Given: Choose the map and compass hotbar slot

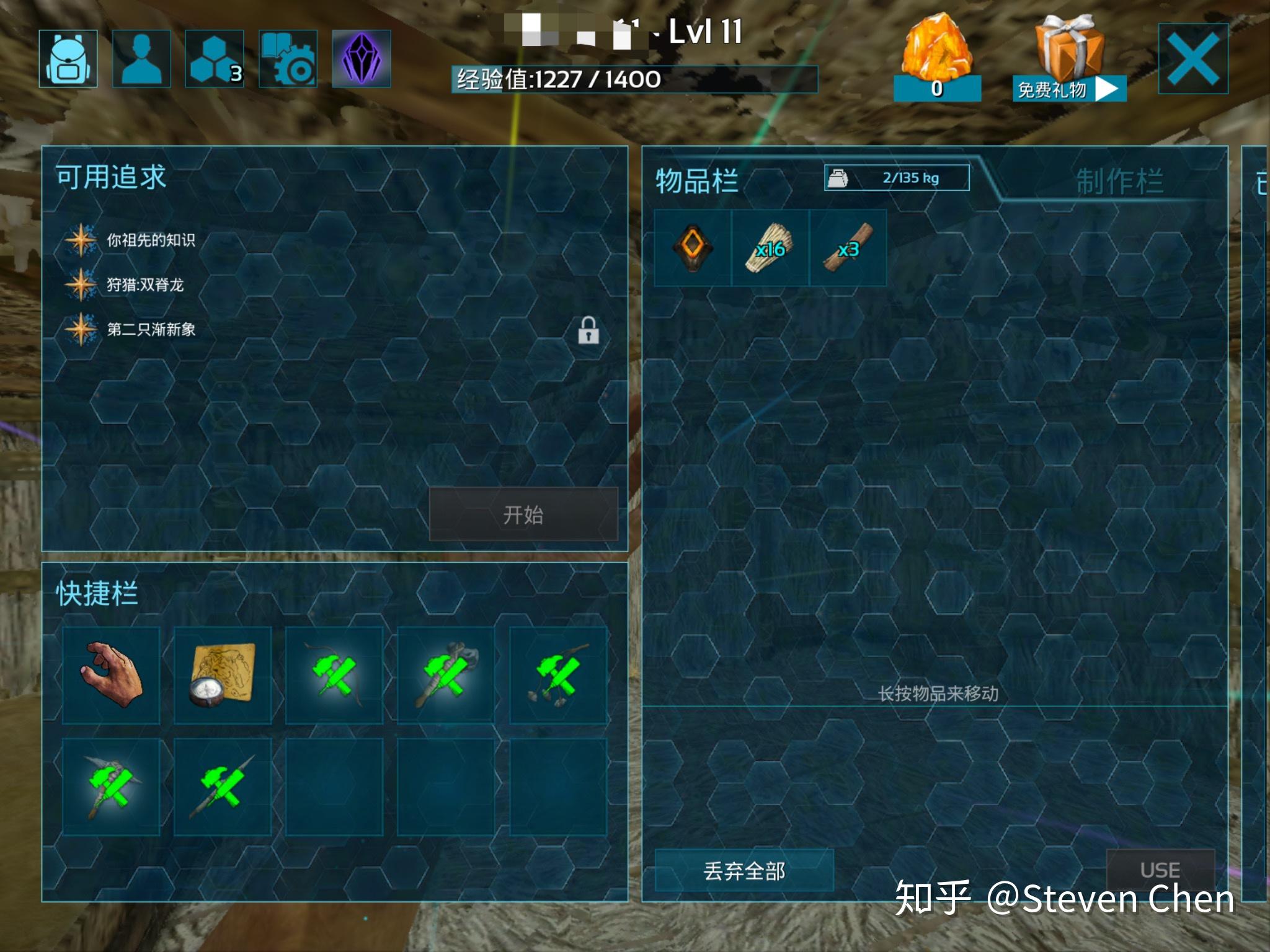Looking at the screenshot, I should 223,675.
